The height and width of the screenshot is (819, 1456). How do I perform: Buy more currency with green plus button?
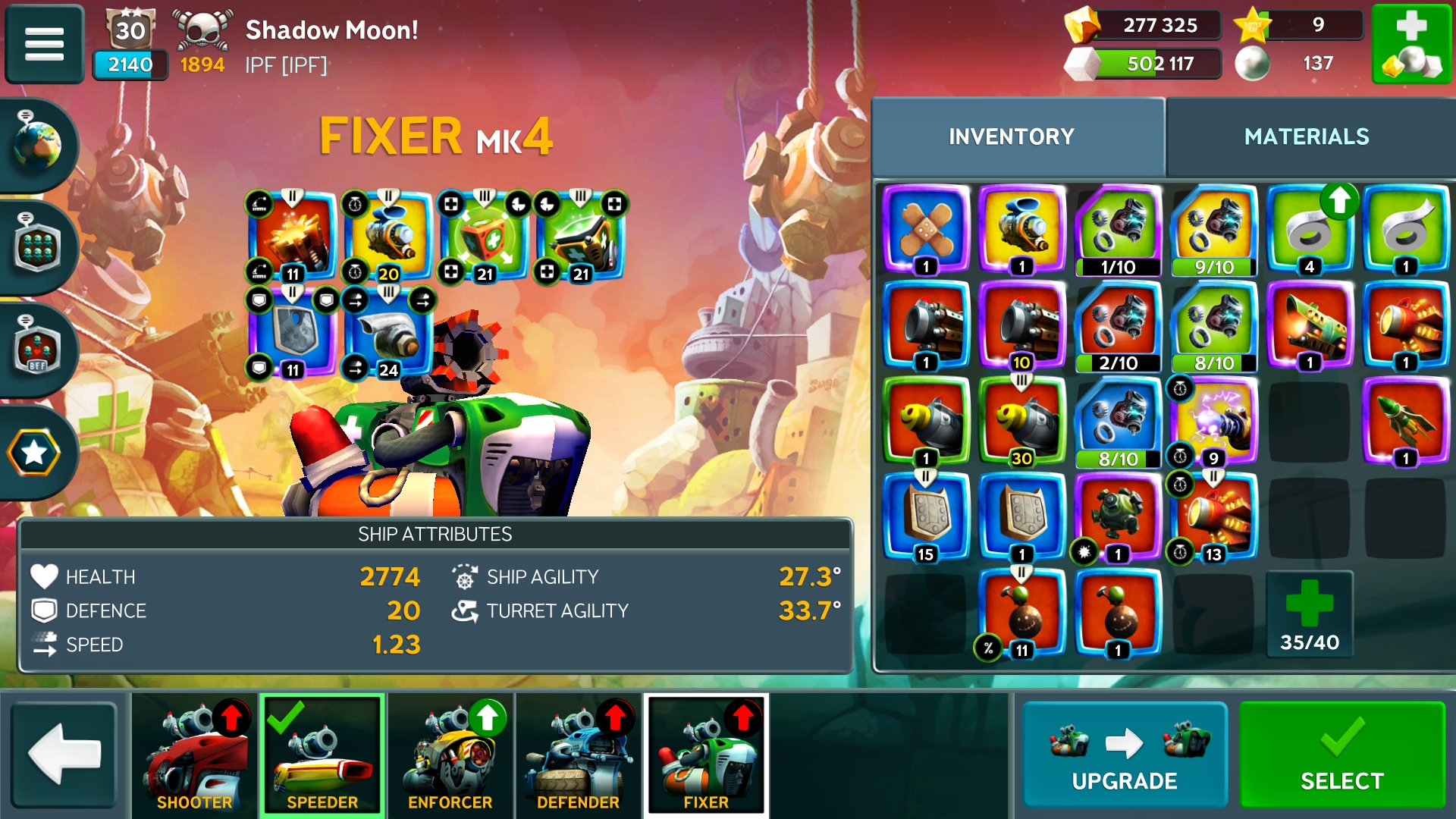(1411, 43)
